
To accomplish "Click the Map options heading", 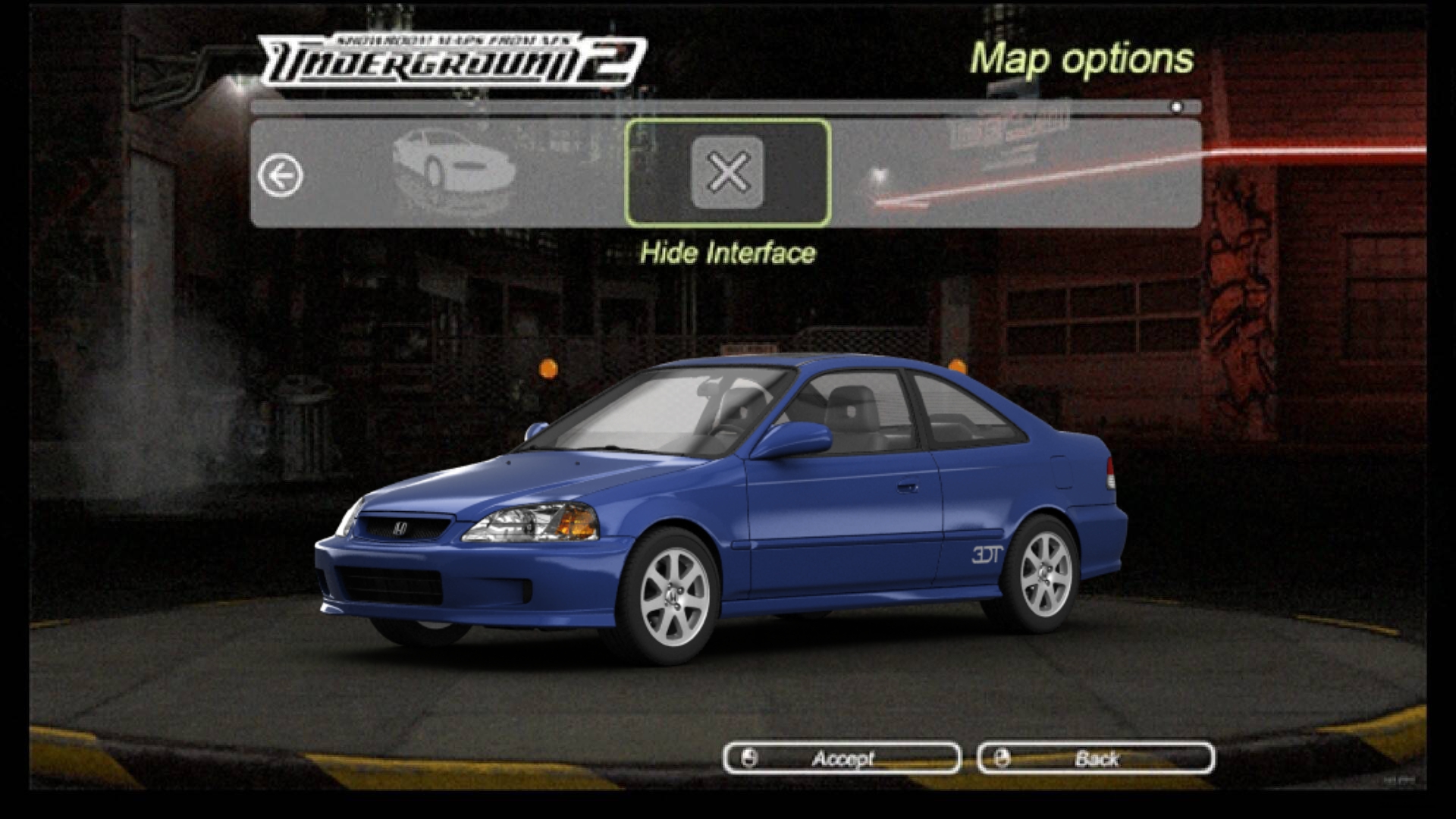I will click(1083, 59).
